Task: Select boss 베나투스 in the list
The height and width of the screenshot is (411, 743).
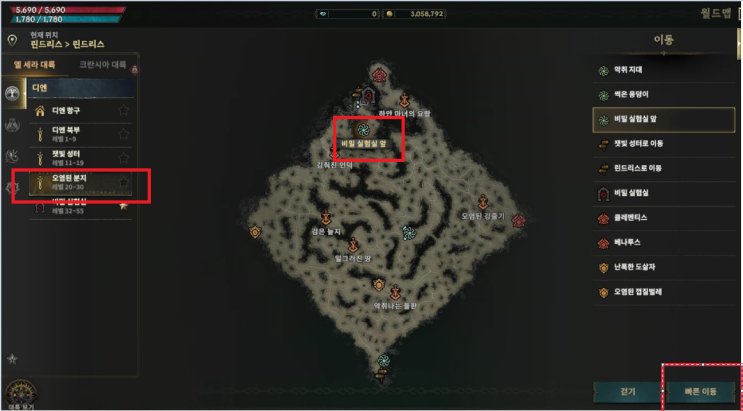Action: coord(664,243)
